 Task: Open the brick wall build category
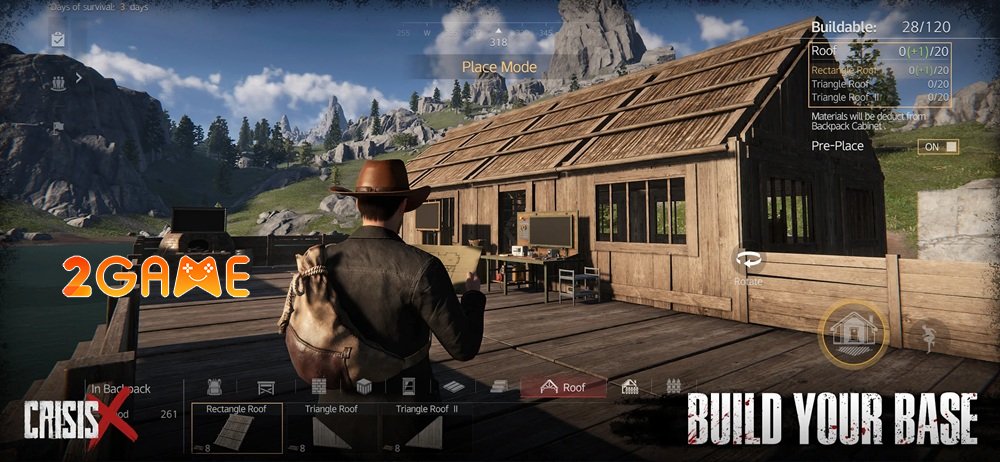319,387
